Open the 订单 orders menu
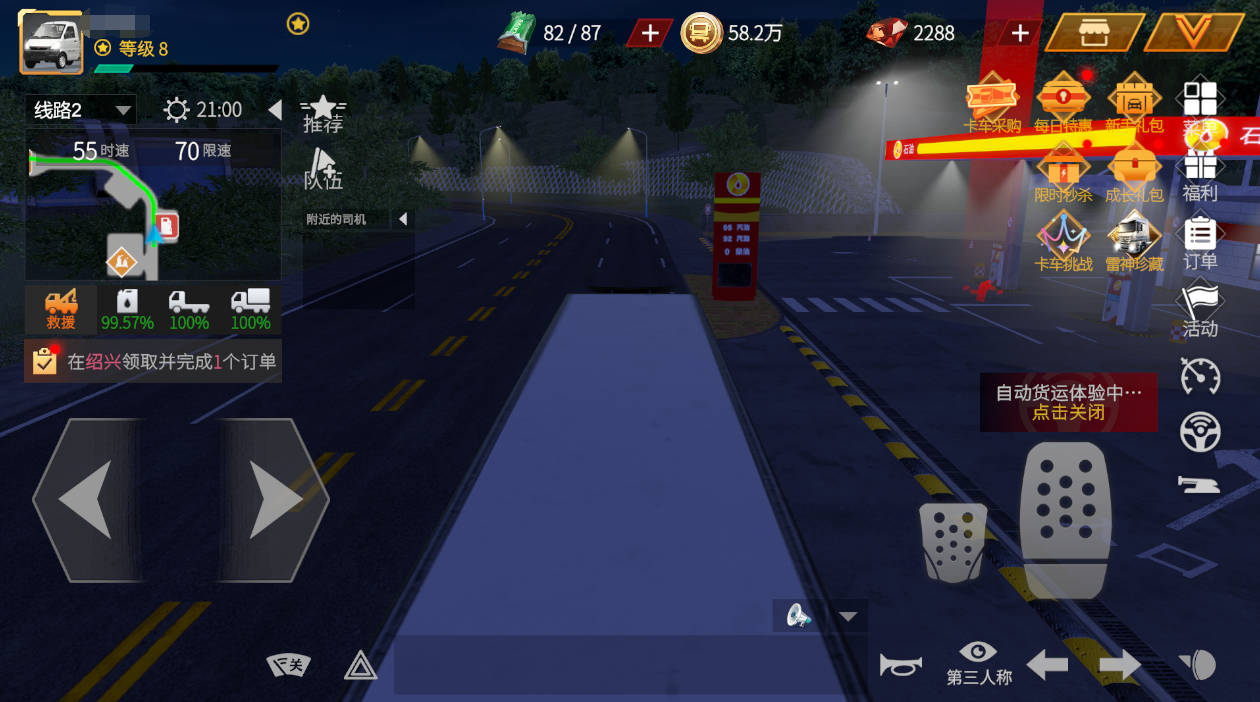Viewport: 1260px width, 702px height. pyautogui.click(x=1200, y=244)
